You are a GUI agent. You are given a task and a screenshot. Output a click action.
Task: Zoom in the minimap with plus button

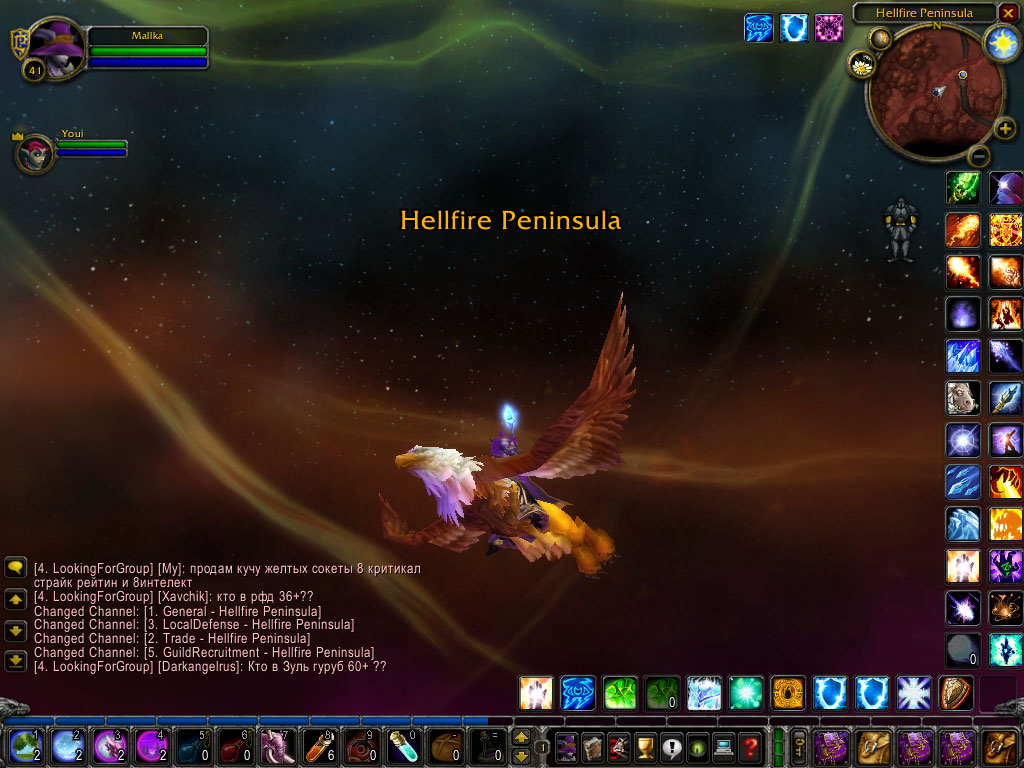1005,129
